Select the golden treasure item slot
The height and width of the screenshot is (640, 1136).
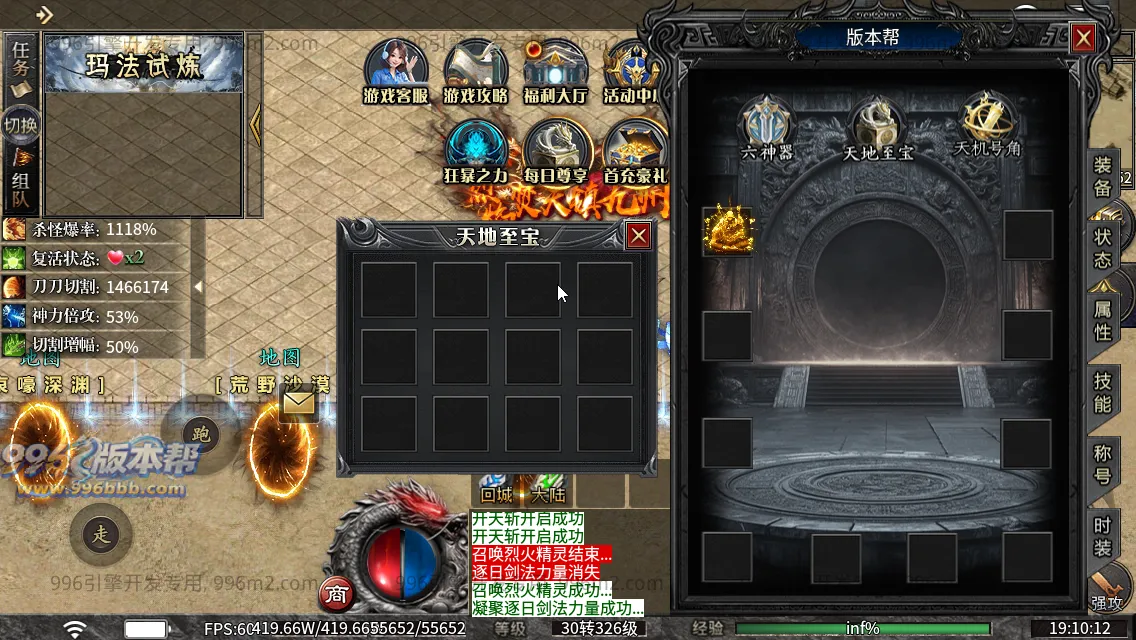pos(727,232)
